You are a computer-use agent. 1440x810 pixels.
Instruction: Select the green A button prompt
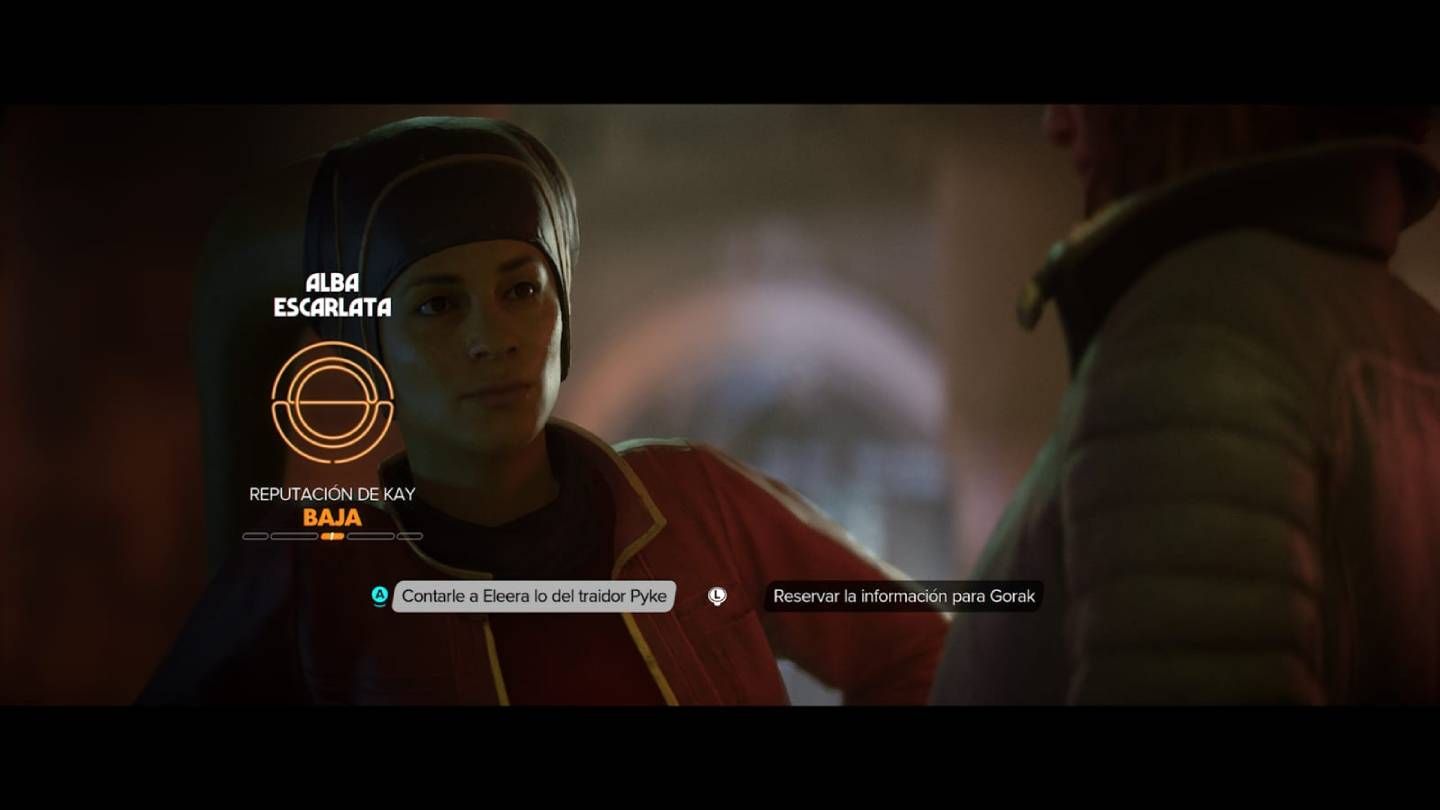[x=378, y=596]
